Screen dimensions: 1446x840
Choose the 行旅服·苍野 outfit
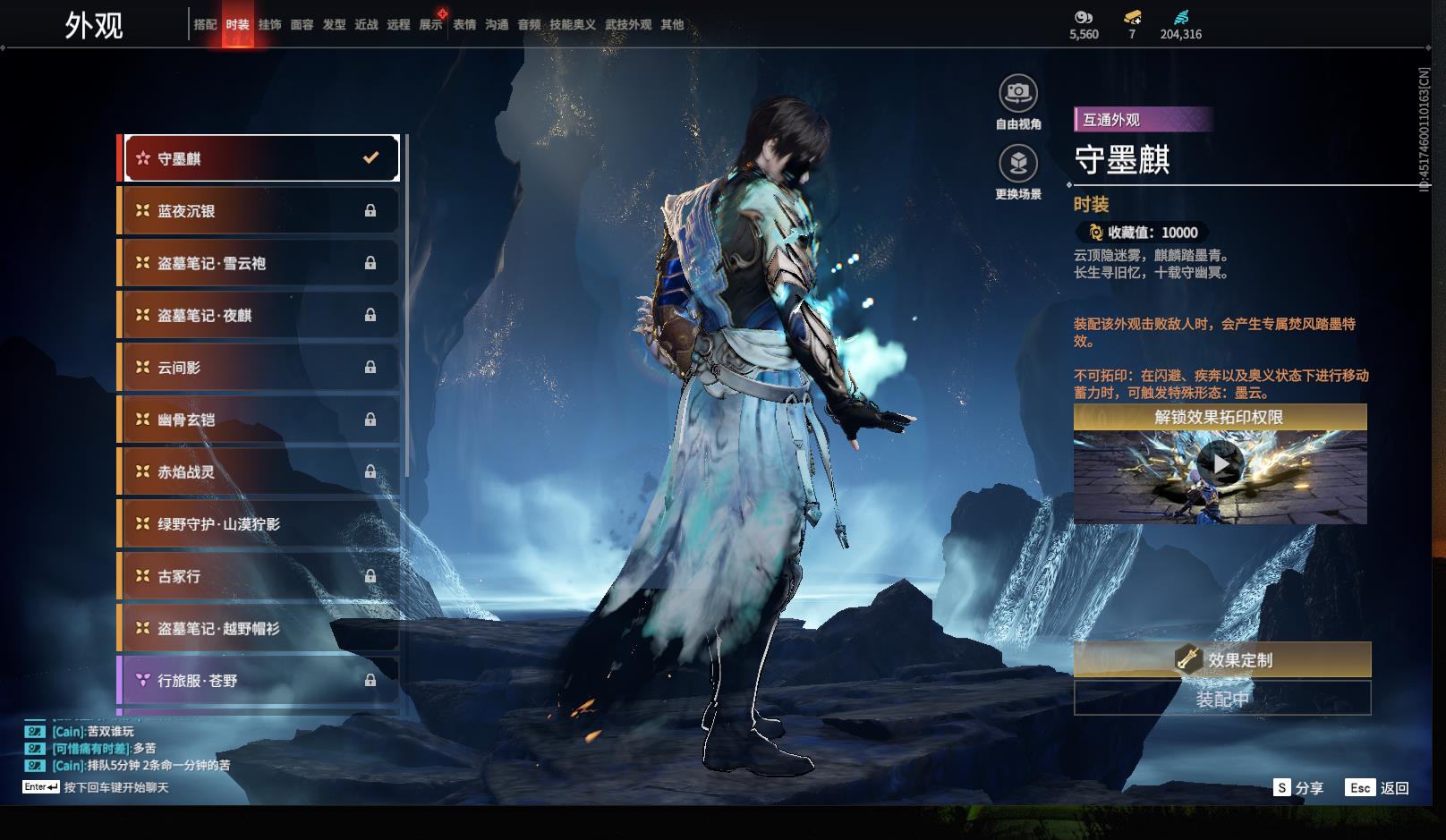point(260,681)
